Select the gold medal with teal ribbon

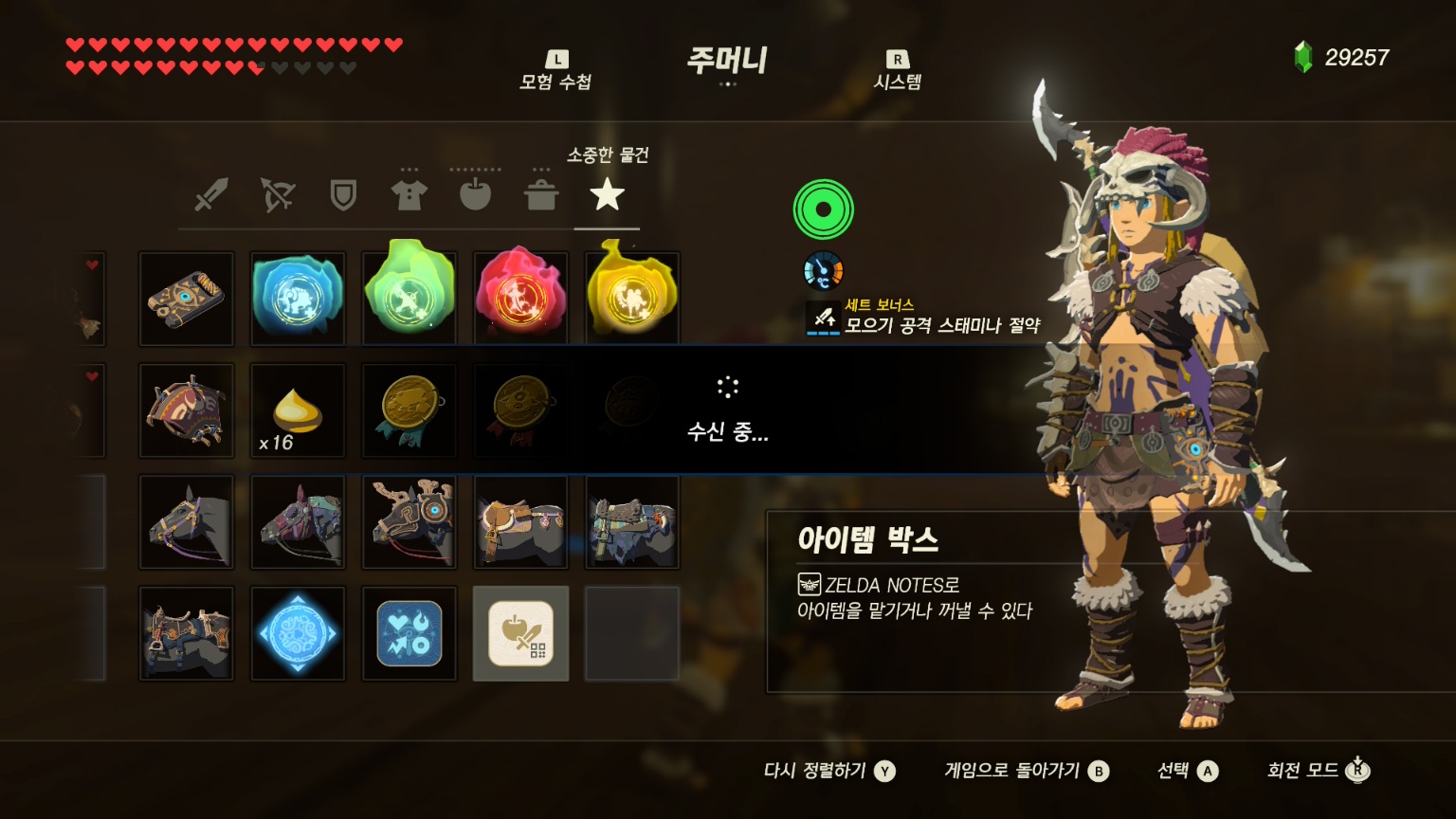point(409,410)
